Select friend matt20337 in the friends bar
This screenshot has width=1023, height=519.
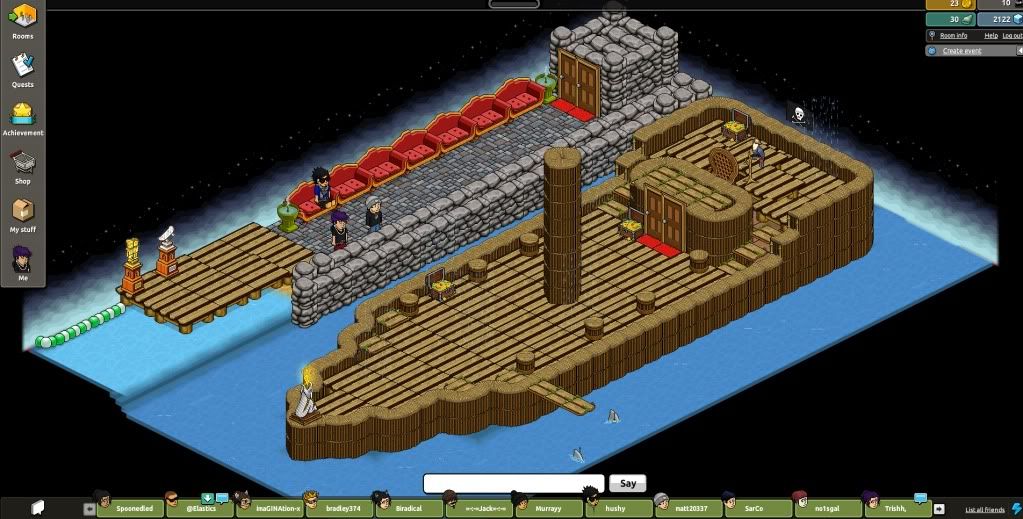(691, 508)
